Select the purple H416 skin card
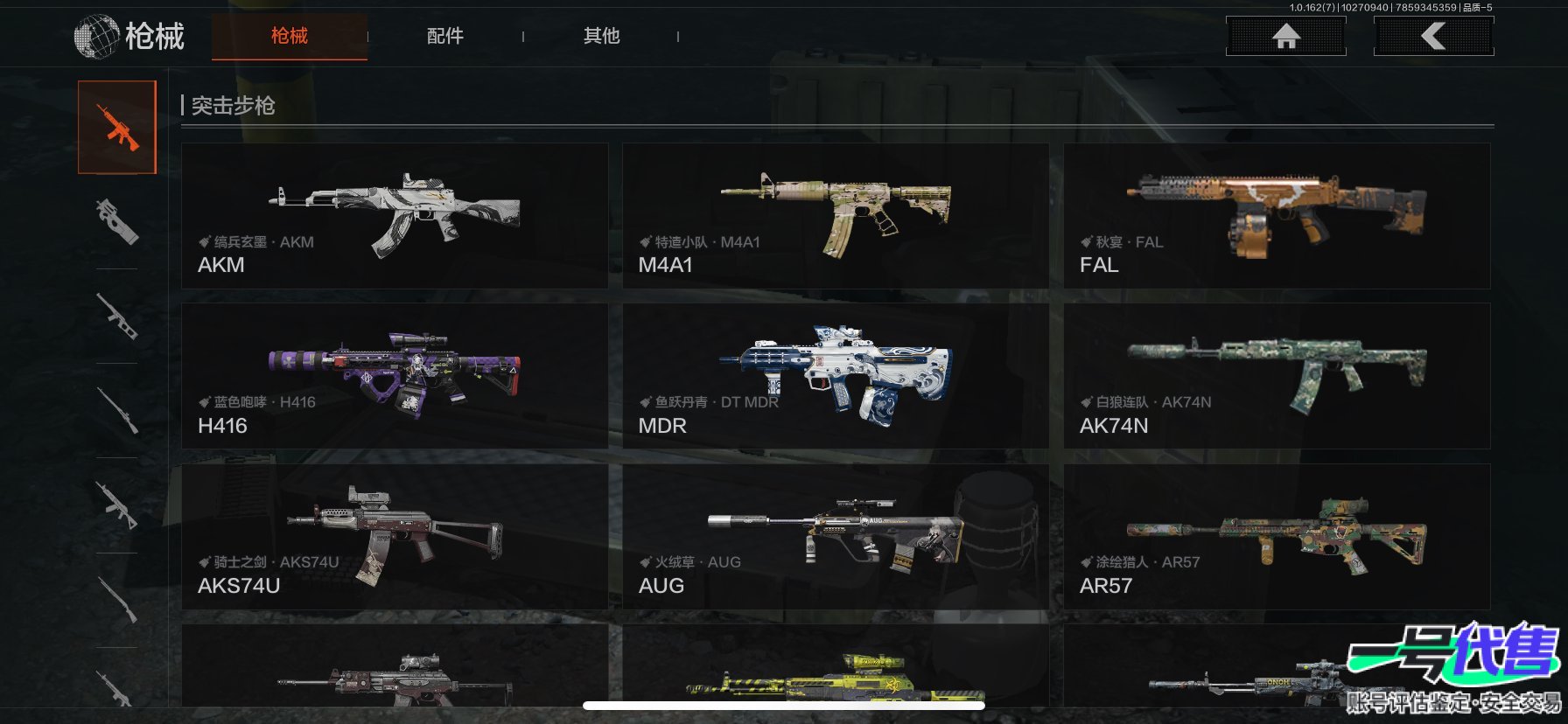The width and height of the screenshot is (1568, 724). (x=395, y=376)
